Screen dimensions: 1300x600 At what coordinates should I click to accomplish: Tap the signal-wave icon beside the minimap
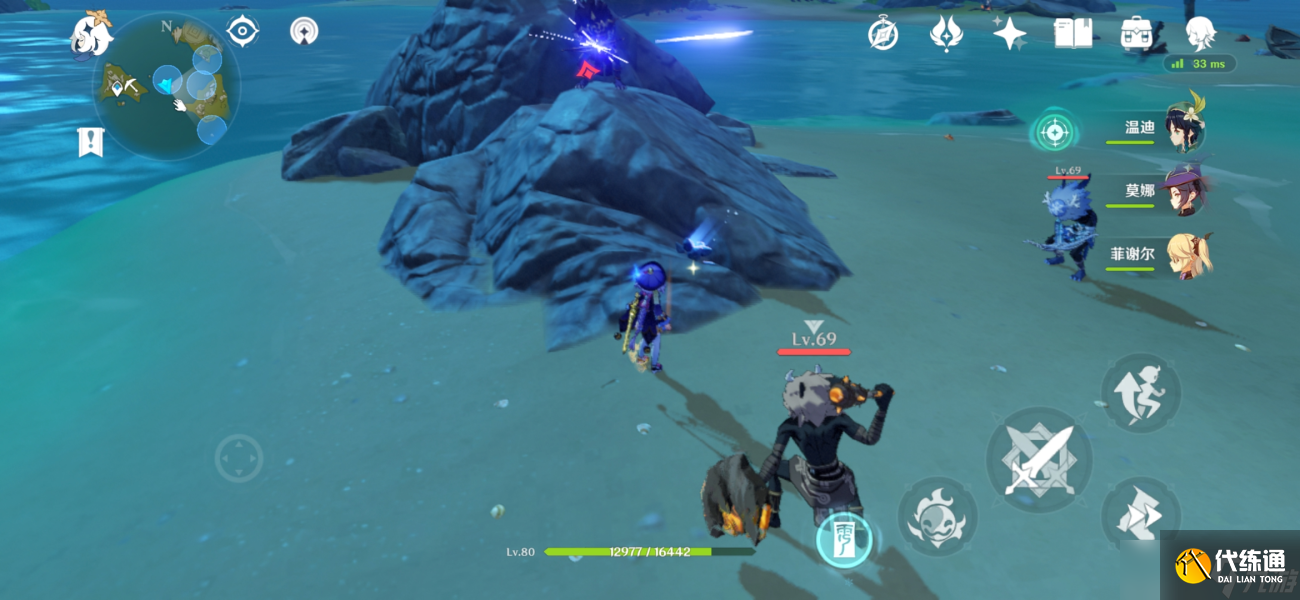tap(304, 32)
